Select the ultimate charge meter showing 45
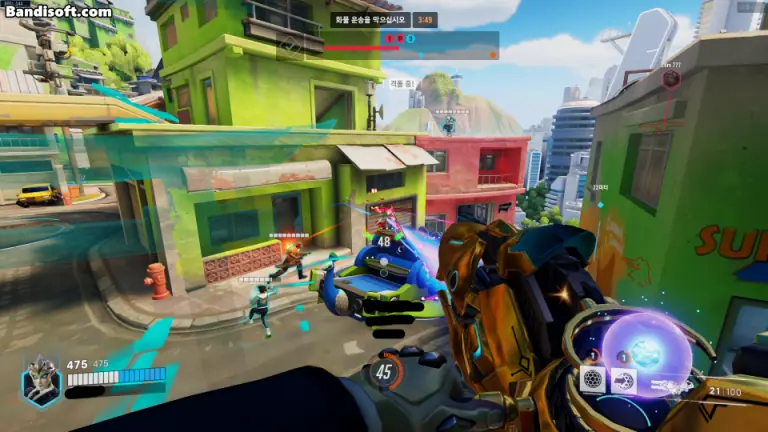The image size is (768, 432). [385, 371]
